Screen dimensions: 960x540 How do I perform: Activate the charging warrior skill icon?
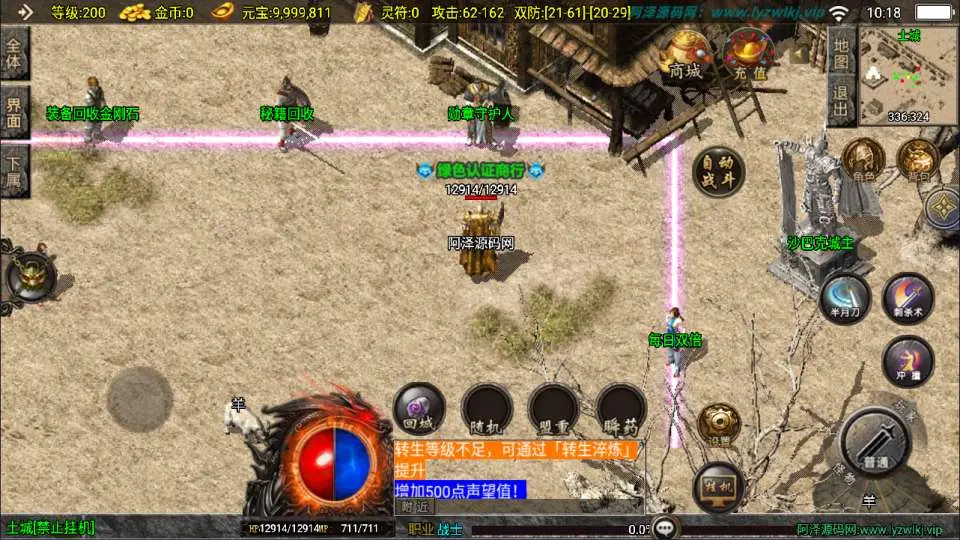click(x=908, y=361)
